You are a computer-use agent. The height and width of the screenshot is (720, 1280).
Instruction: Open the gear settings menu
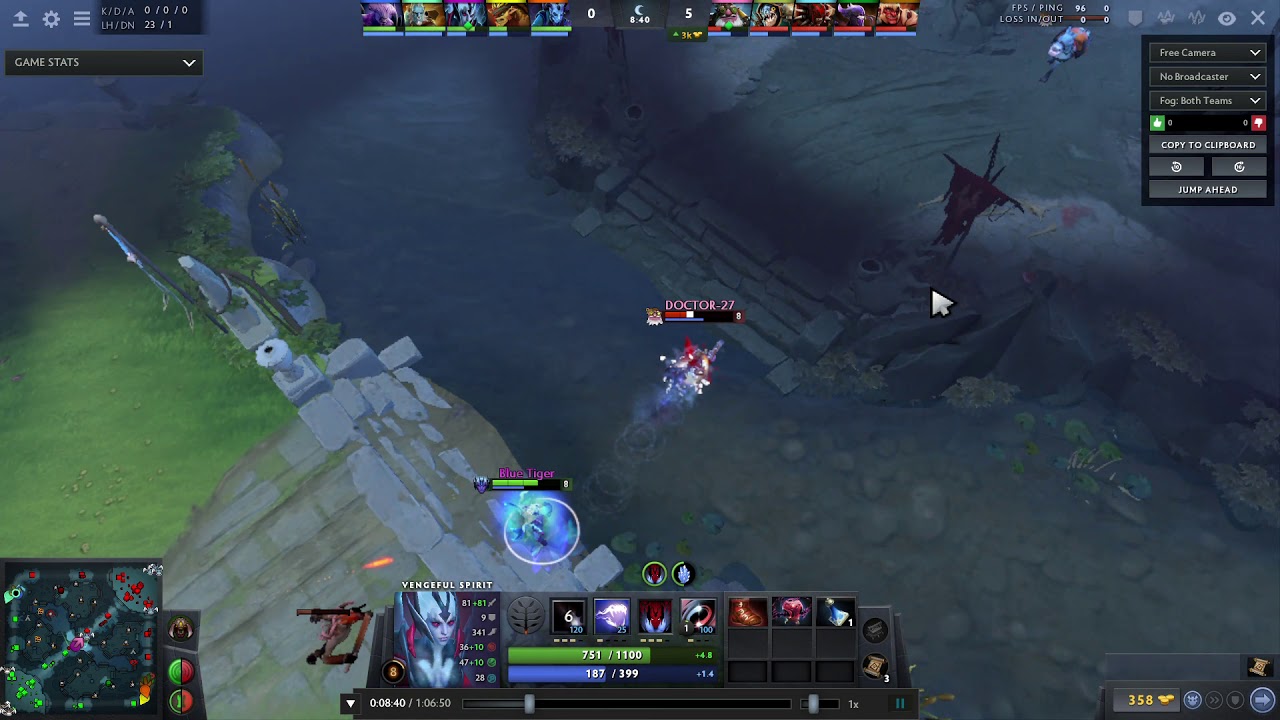pos(51,19)
